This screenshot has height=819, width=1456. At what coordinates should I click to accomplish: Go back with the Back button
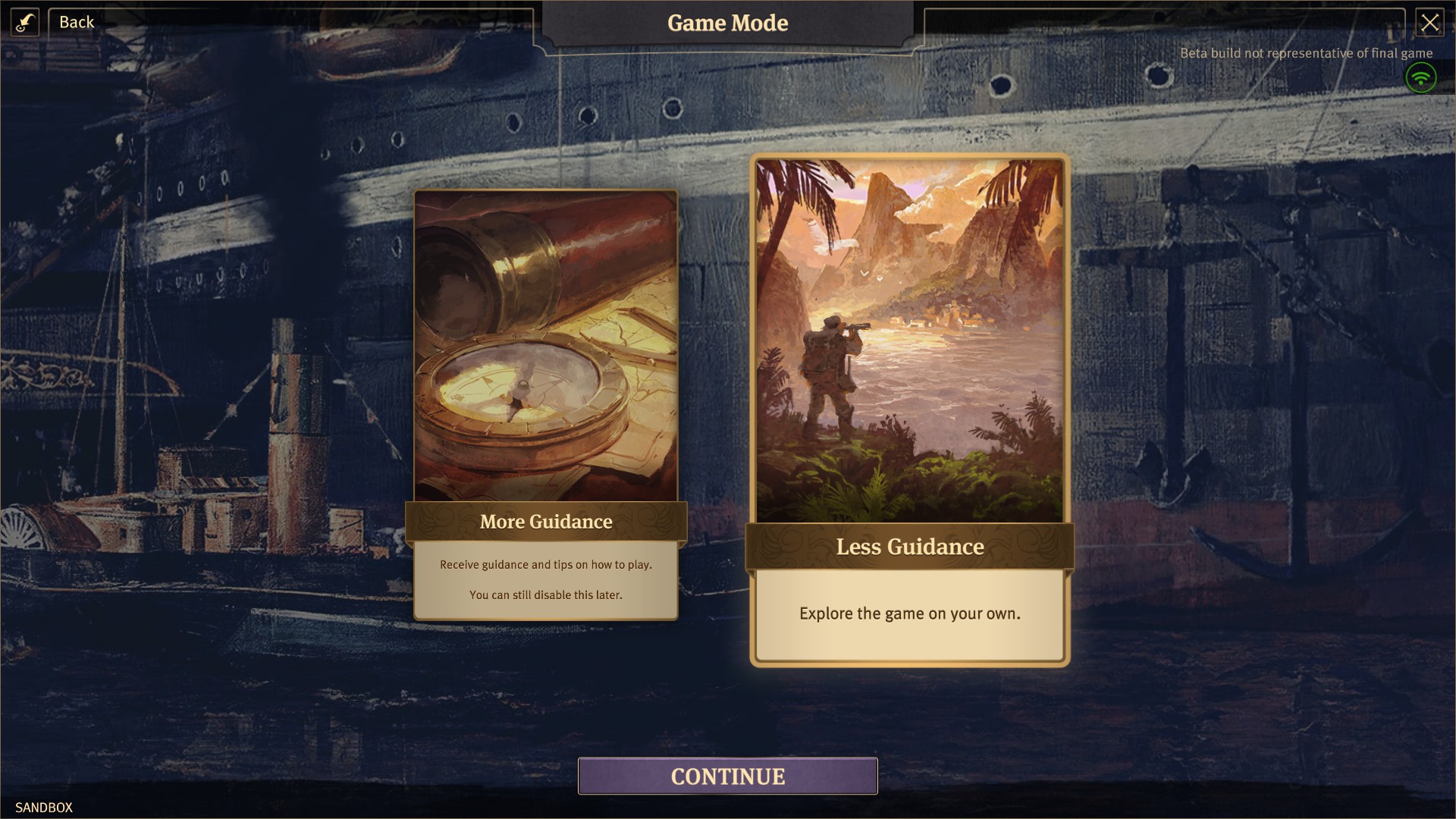click(77, 22)
